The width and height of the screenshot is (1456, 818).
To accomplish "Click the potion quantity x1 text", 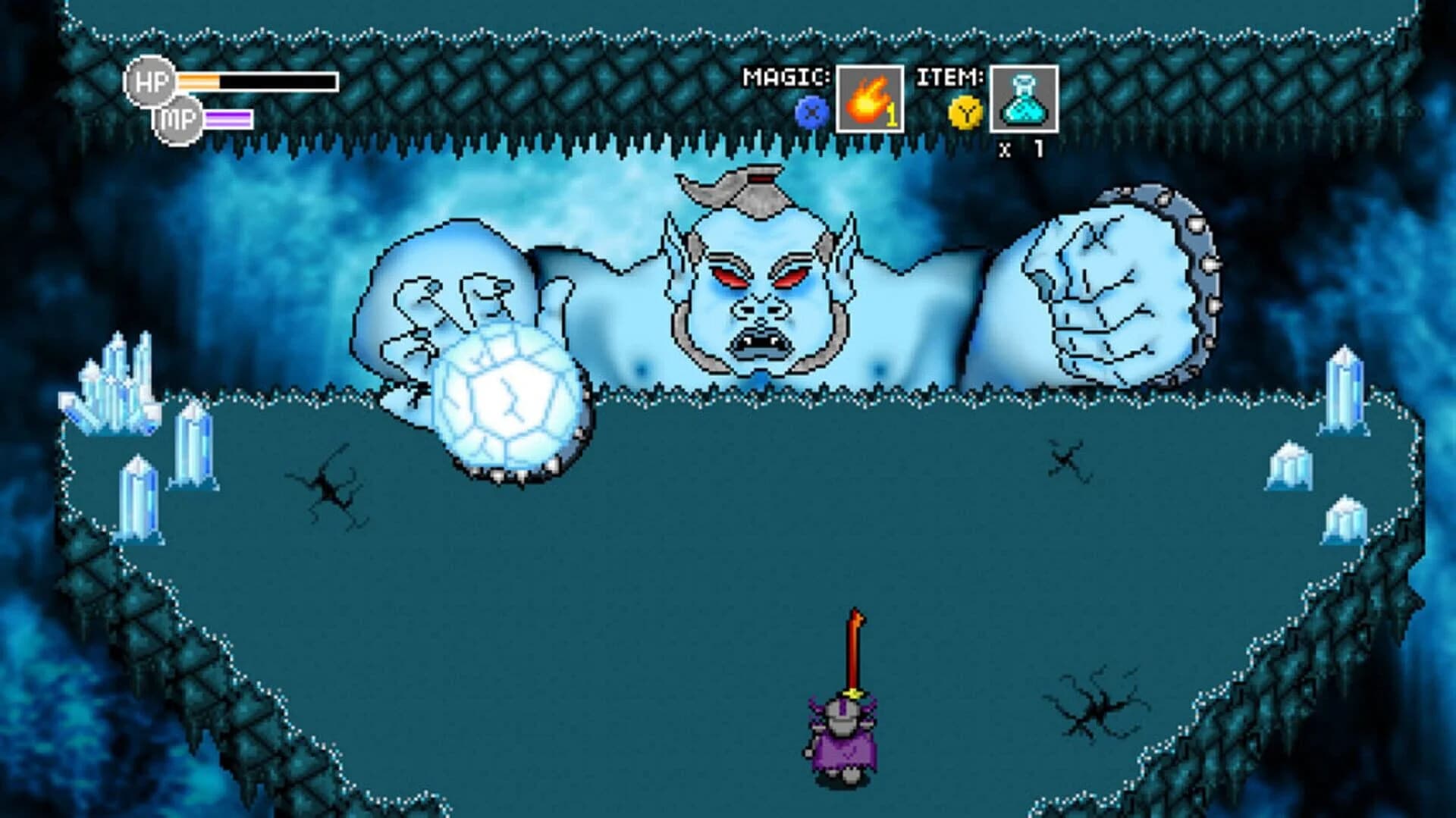I will coord(1021,149).
